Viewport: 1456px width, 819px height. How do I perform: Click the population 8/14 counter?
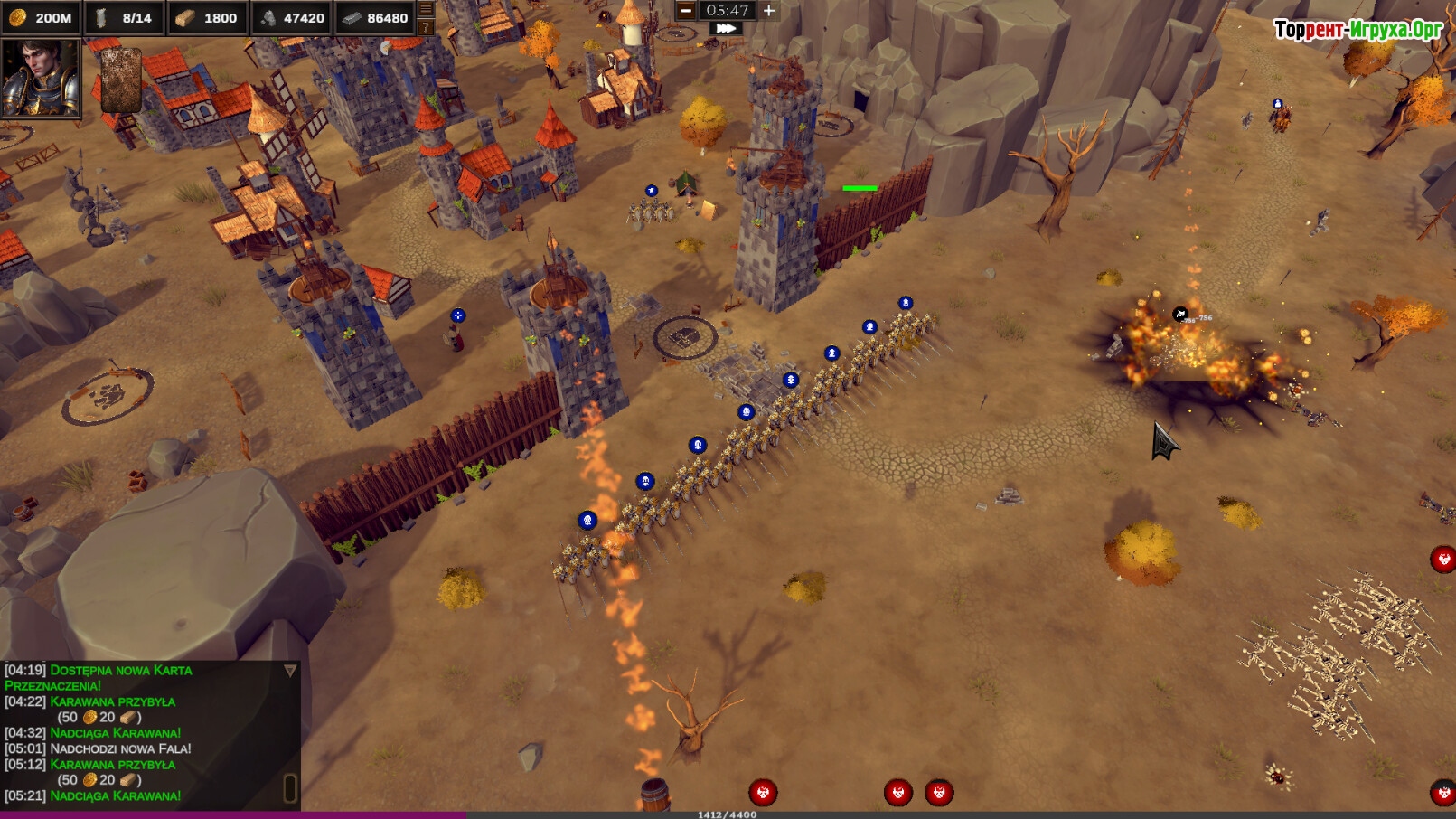point(126,18)
